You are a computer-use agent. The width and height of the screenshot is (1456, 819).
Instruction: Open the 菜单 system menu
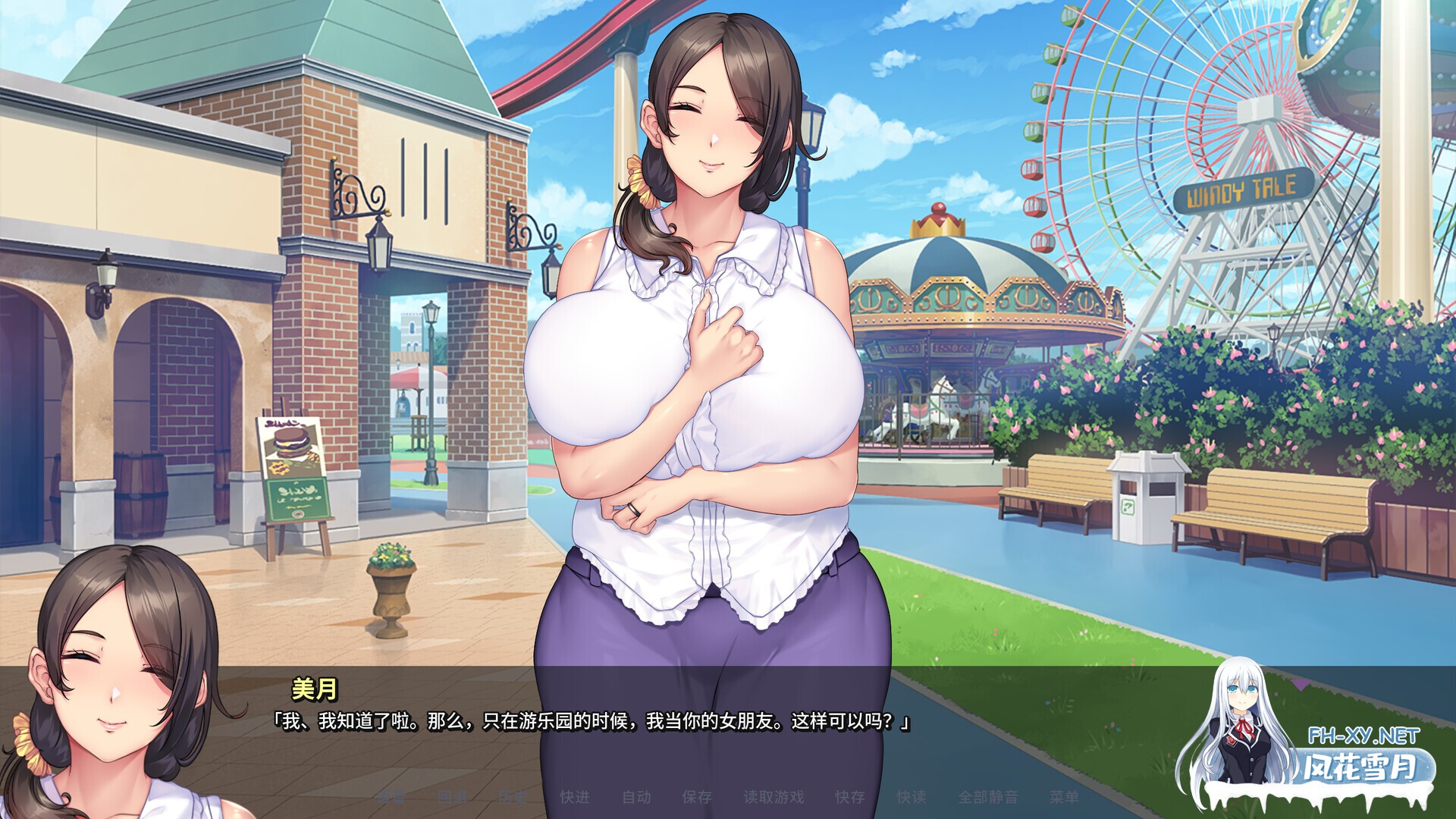tap(1065, 795)
